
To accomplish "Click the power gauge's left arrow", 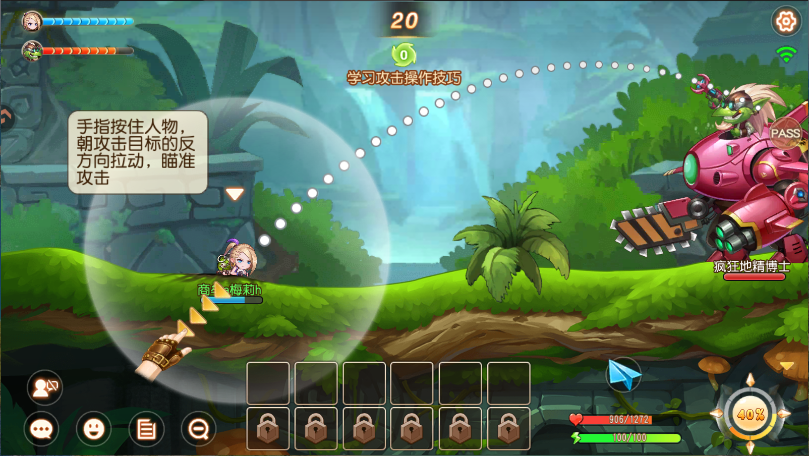I will [x=715, y=413].
